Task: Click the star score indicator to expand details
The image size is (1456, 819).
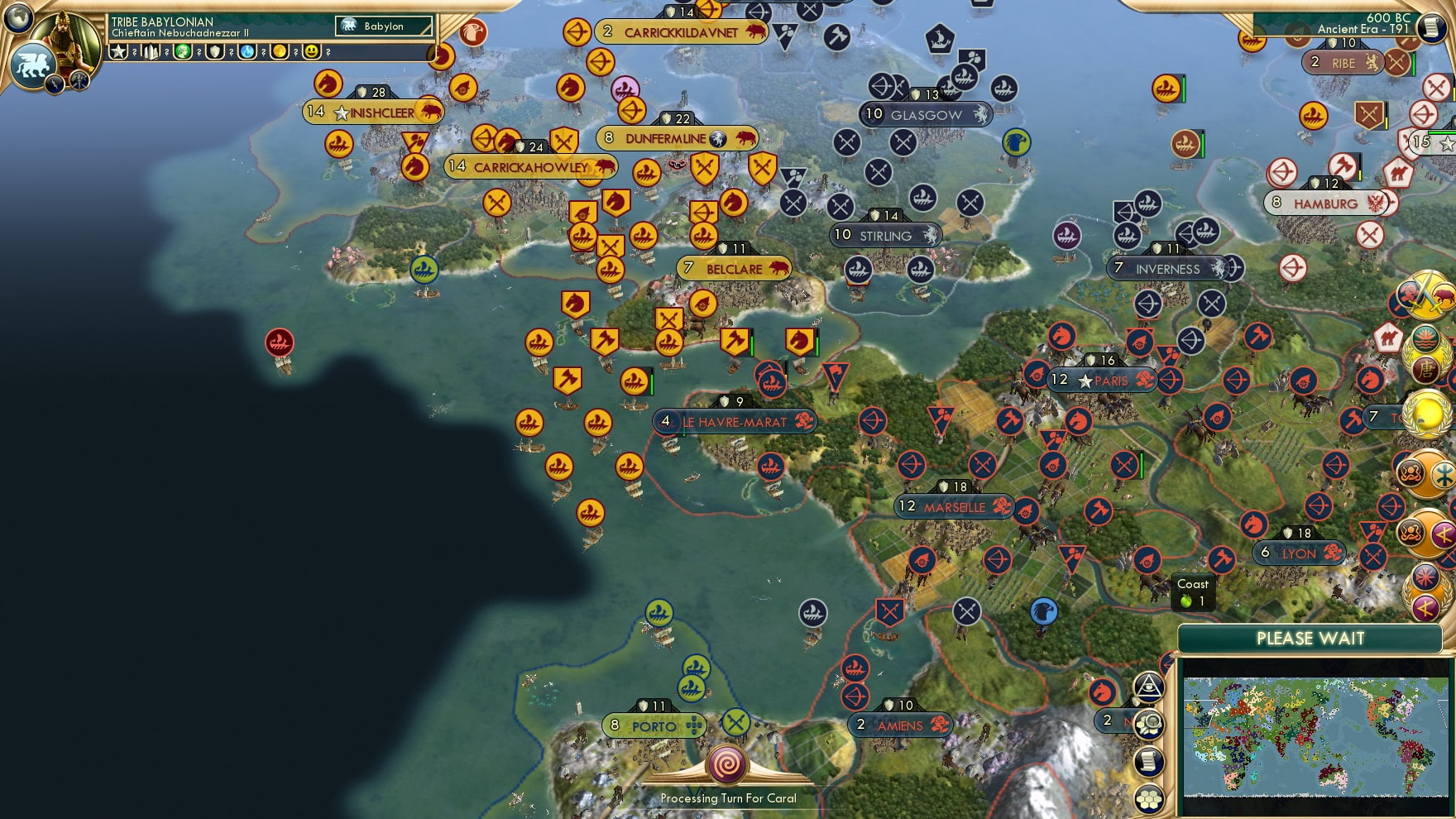Action: [119, 52]
